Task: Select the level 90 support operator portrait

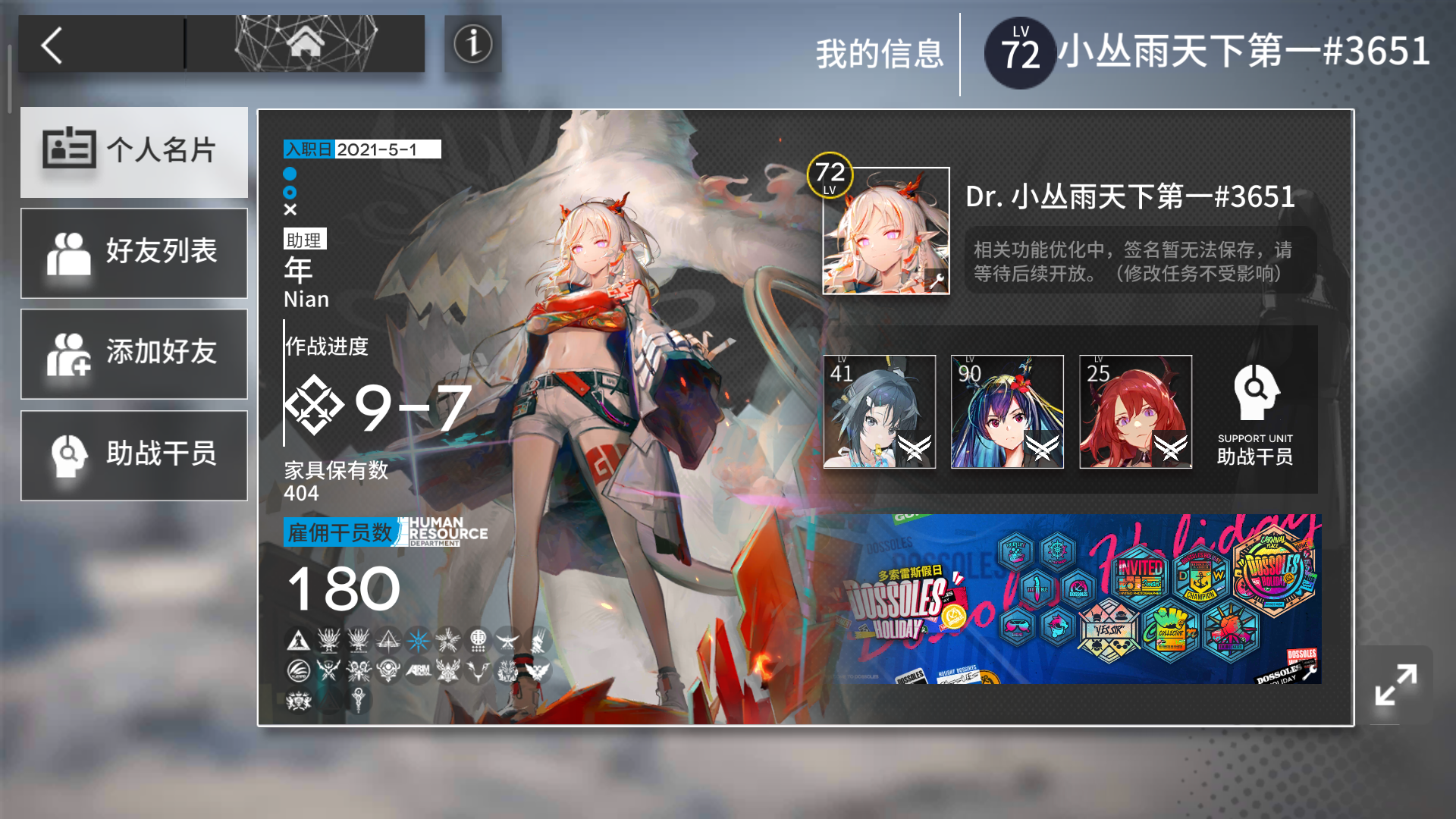Action: pos(1007,412)
